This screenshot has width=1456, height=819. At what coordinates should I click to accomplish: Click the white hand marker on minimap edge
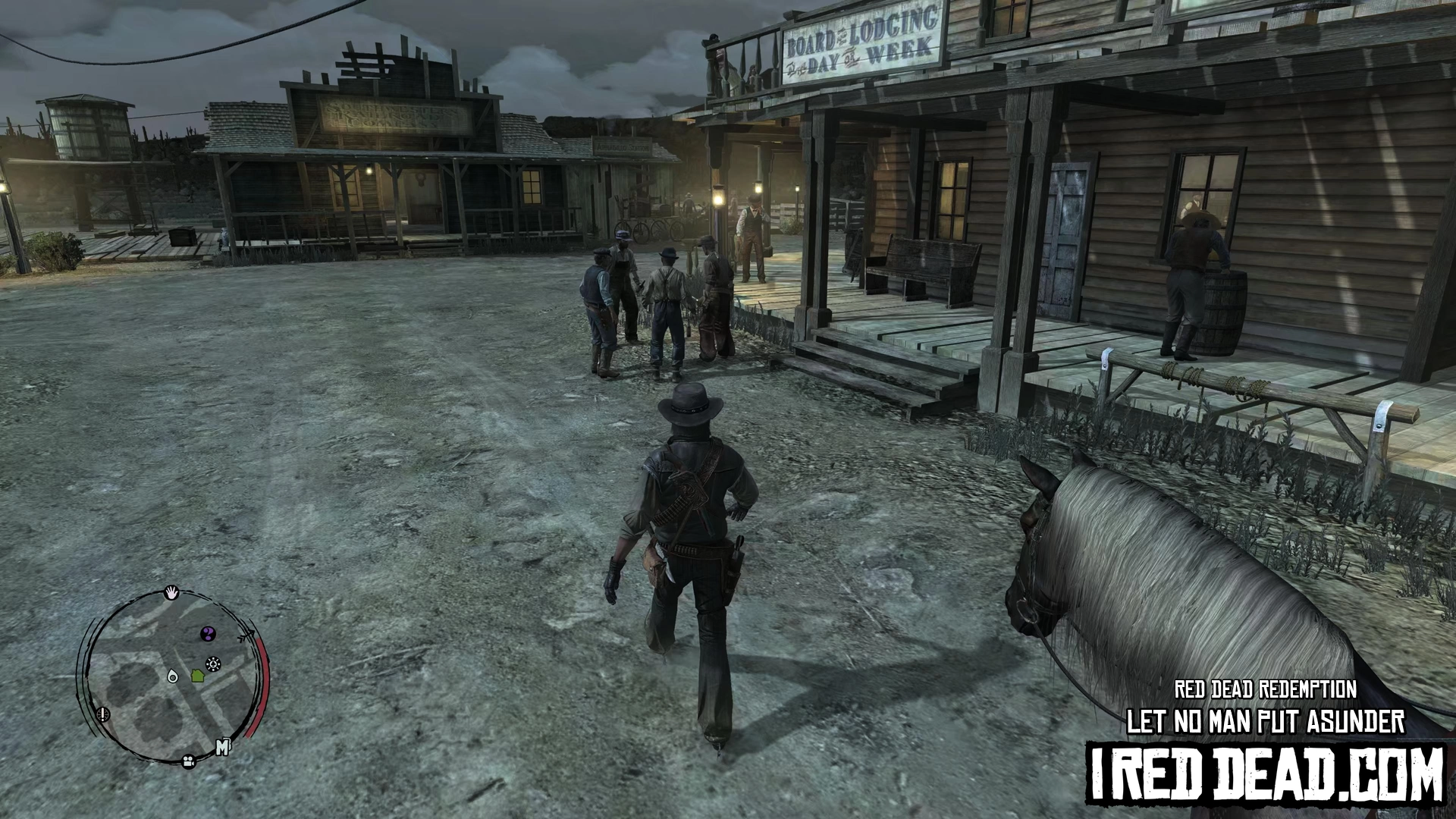click(172, 592)
